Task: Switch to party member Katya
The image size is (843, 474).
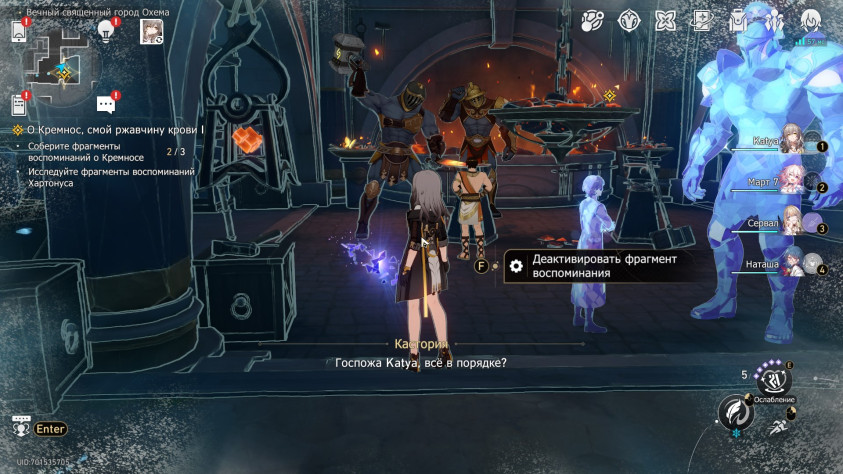Action: [x=790, y=143]
